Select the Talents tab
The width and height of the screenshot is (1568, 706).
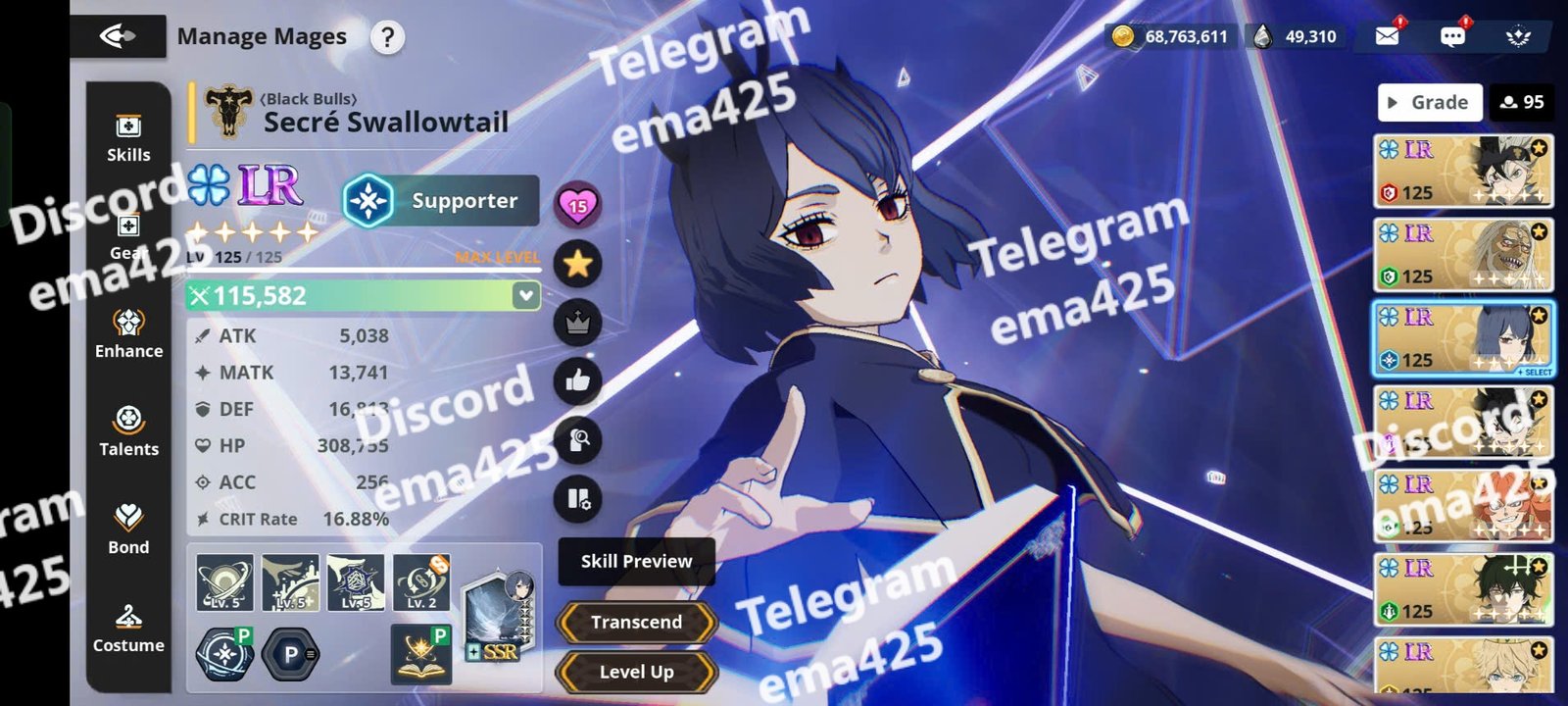click(x=128, y=431)
